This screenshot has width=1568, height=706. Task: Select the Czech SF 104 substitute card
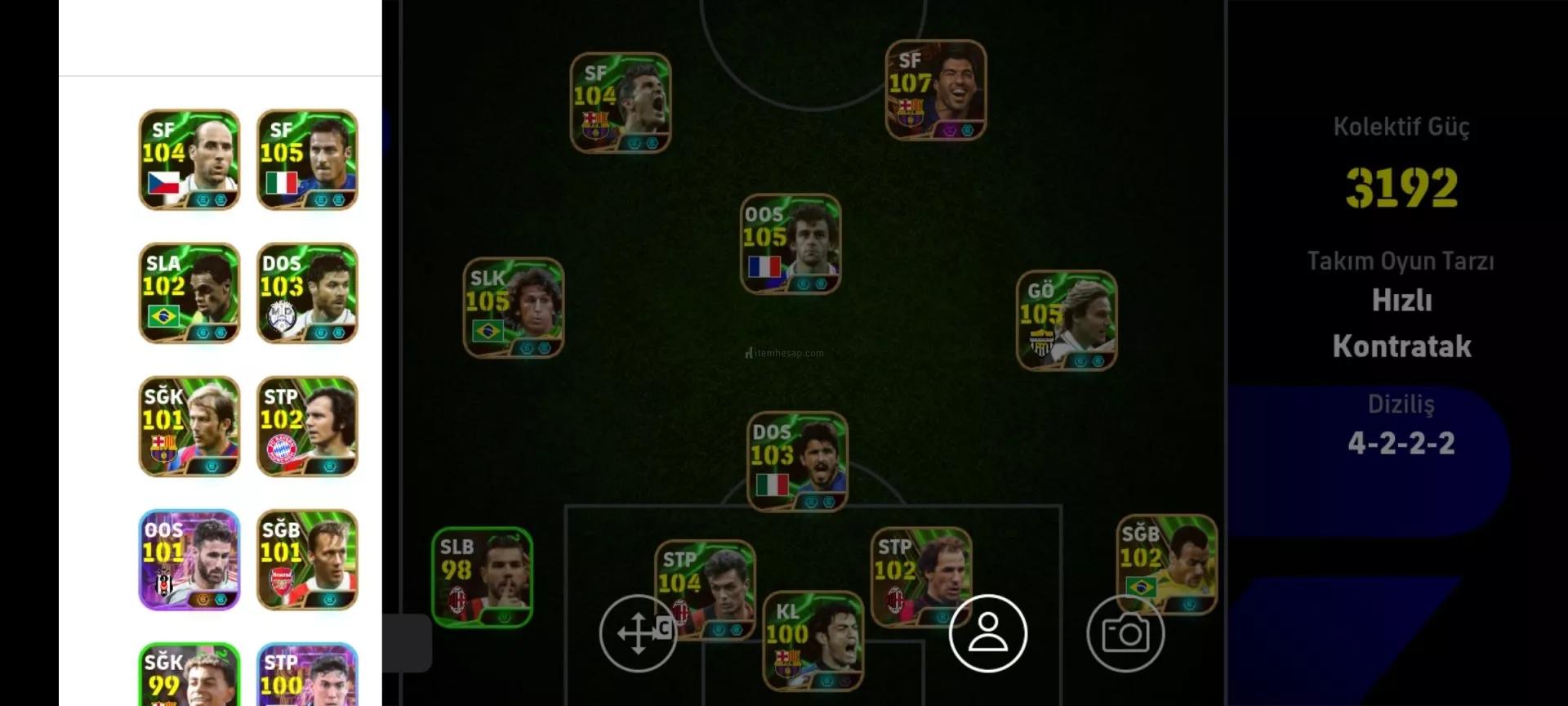189,160
